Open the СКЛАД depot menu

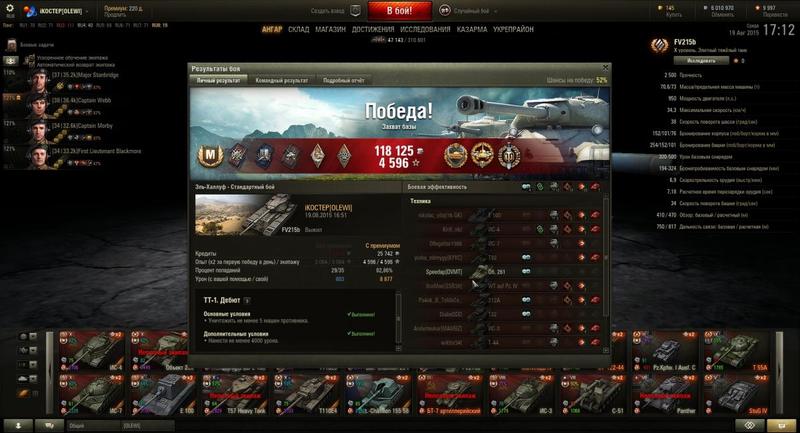point(299,30)
